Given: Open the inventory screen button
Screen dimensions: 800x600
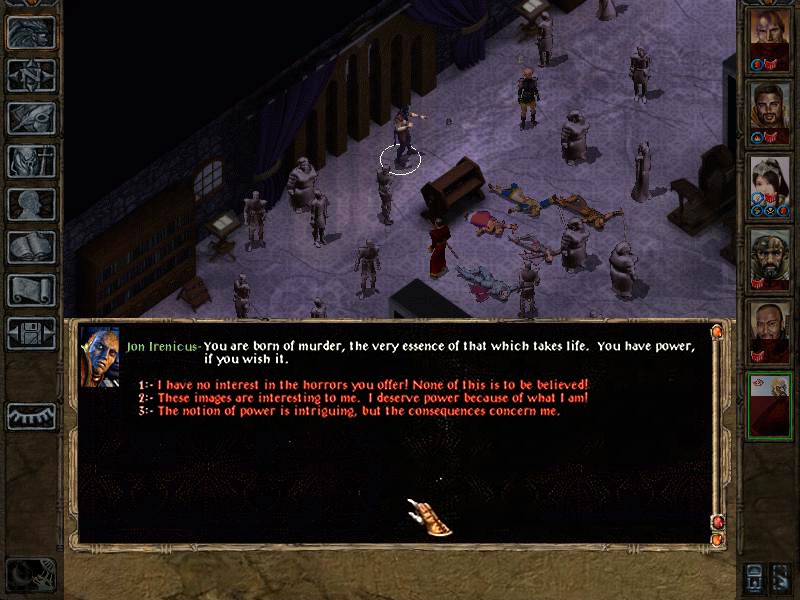Looking at the screenshot, I should pos(31,161).
